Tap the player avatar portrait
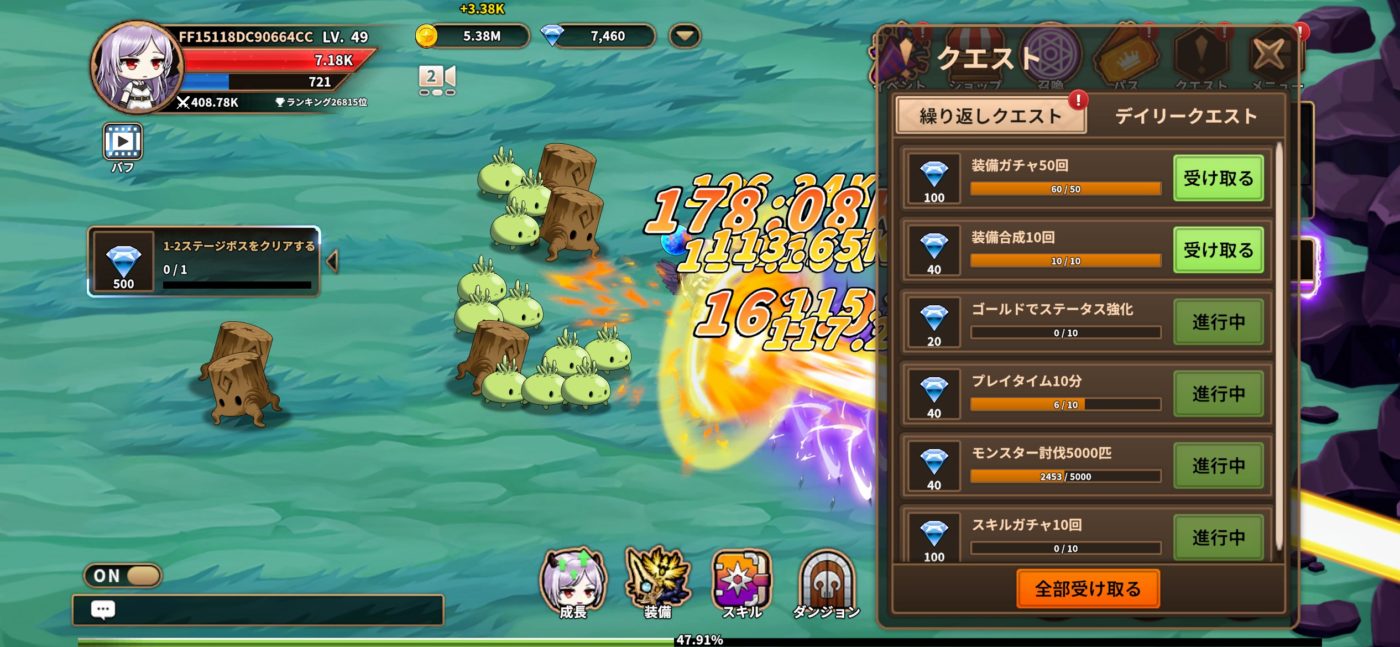1400x647 pixels. click(x=137, y=67)
